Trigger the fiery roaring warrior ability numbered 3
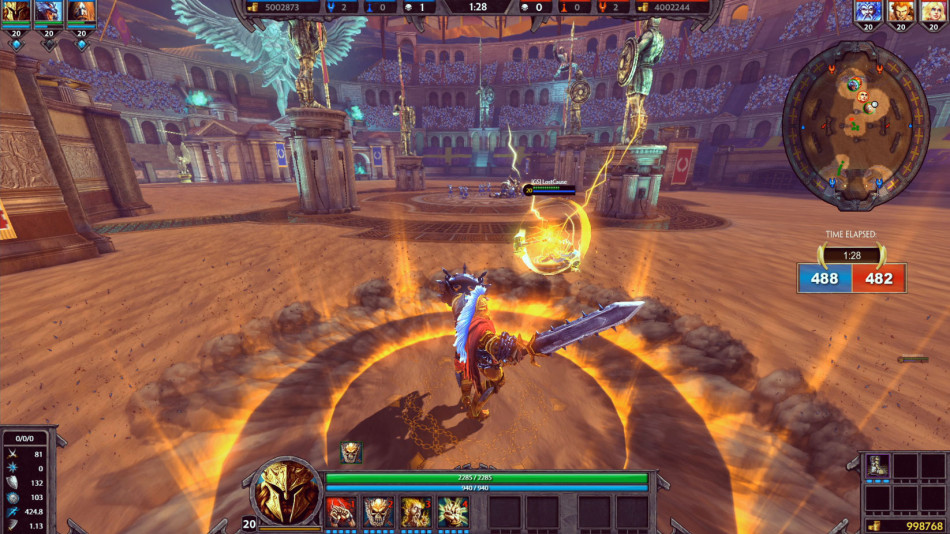 coord(415,512)
